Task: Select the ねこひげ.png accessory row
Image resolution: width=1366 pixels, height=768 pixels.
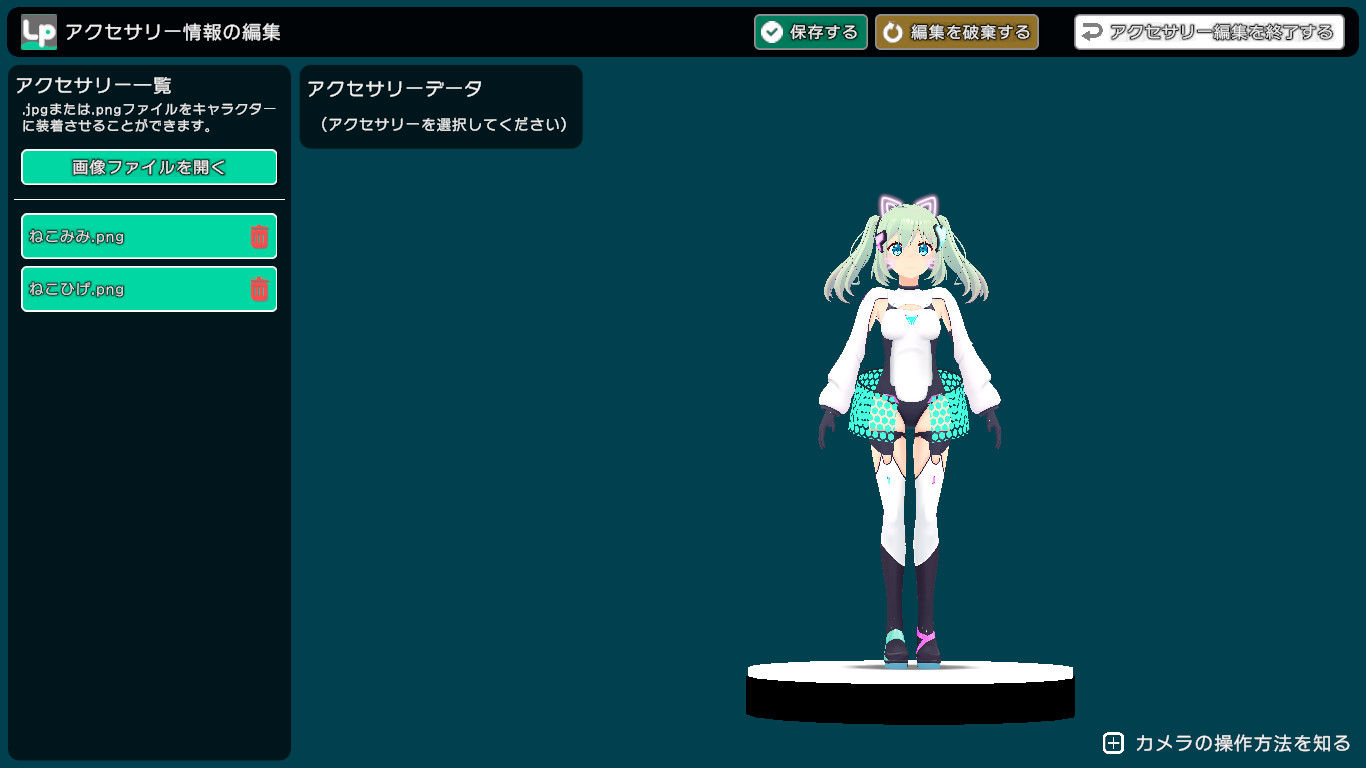Action: click(x=130, y=289)
